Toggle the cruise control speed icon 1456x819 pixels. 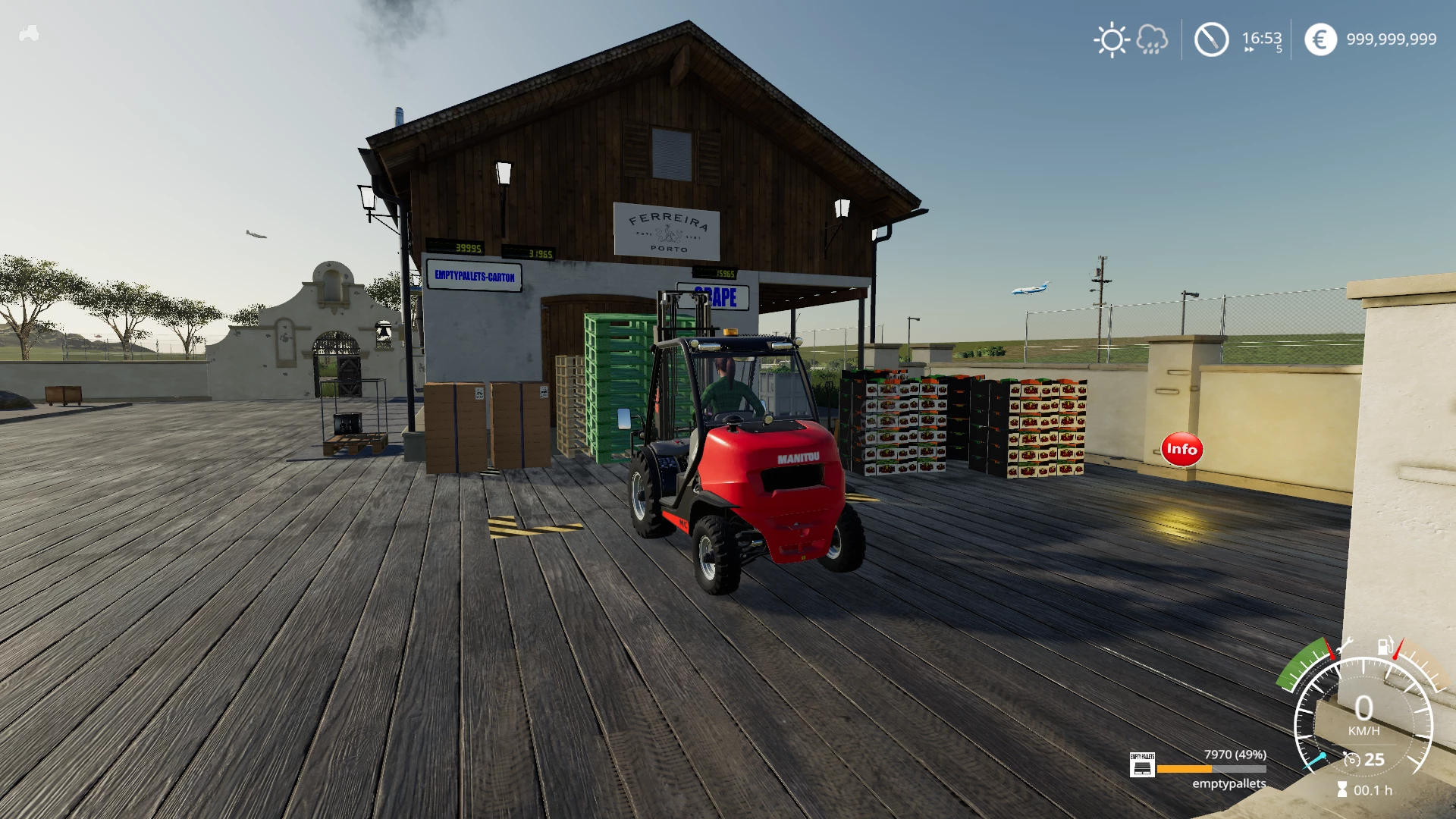pos(1351,759)
